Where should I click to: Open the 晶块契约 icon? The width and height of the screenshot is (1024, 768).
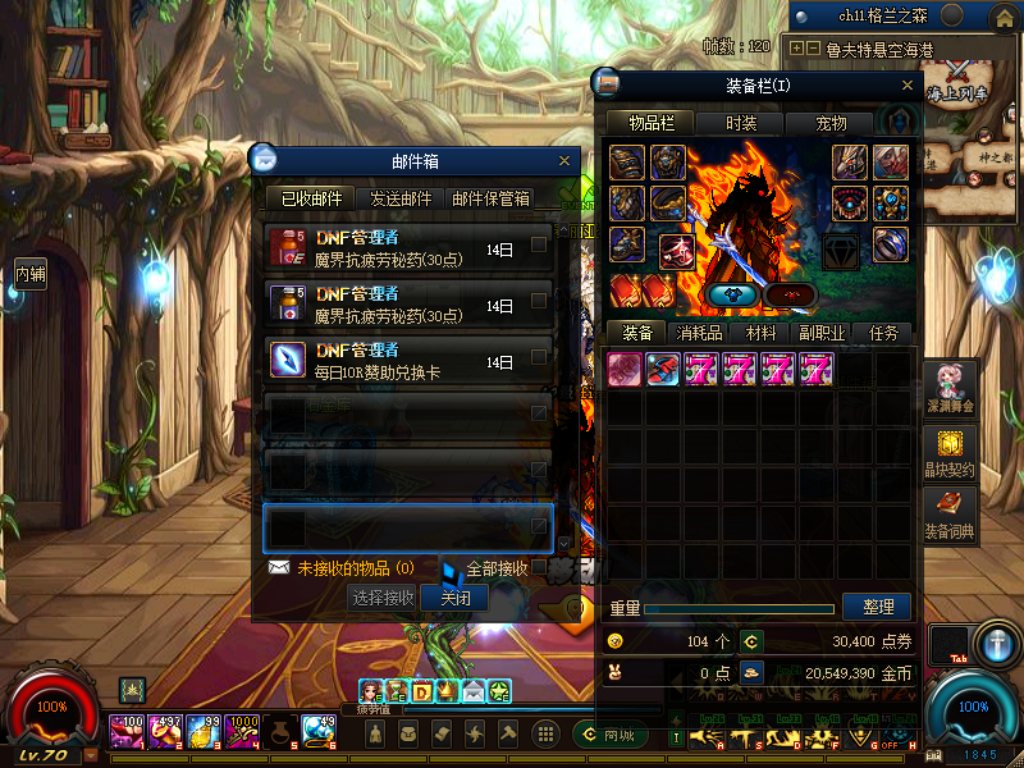949,453
